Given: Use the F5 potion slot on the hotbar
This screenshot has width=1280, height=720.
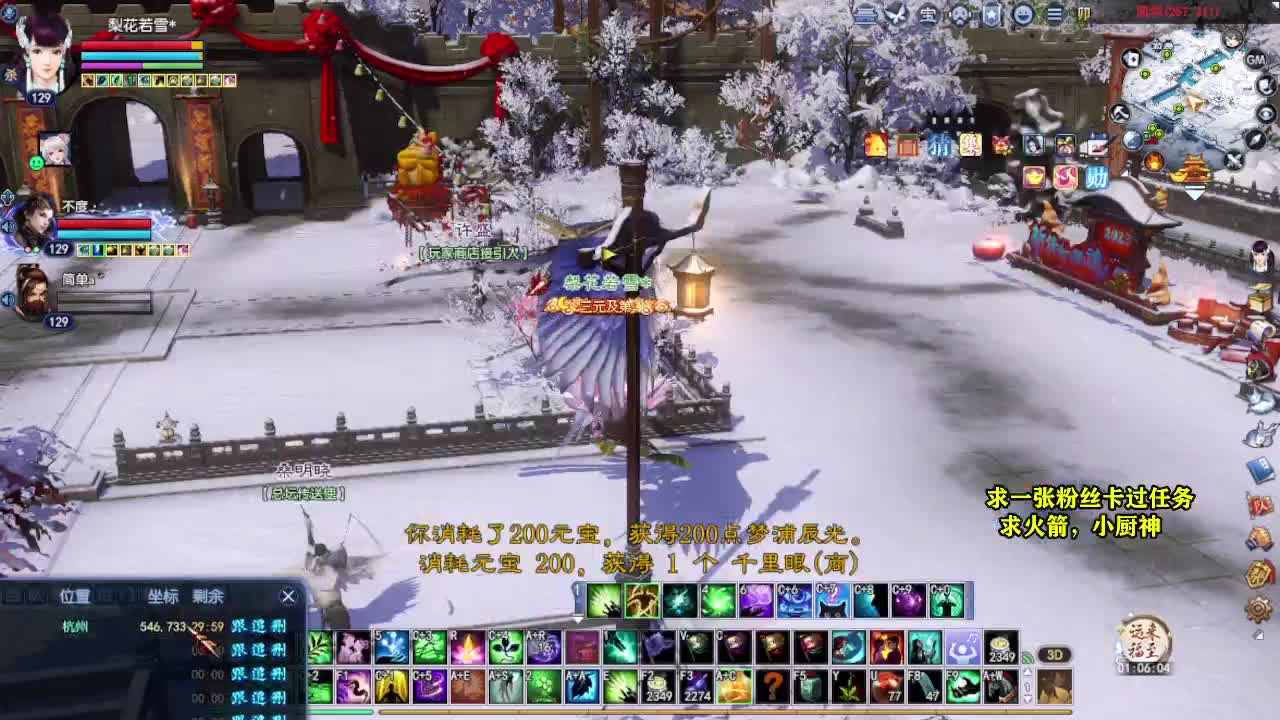Looking at the screenshot, I should pos(810,685).
